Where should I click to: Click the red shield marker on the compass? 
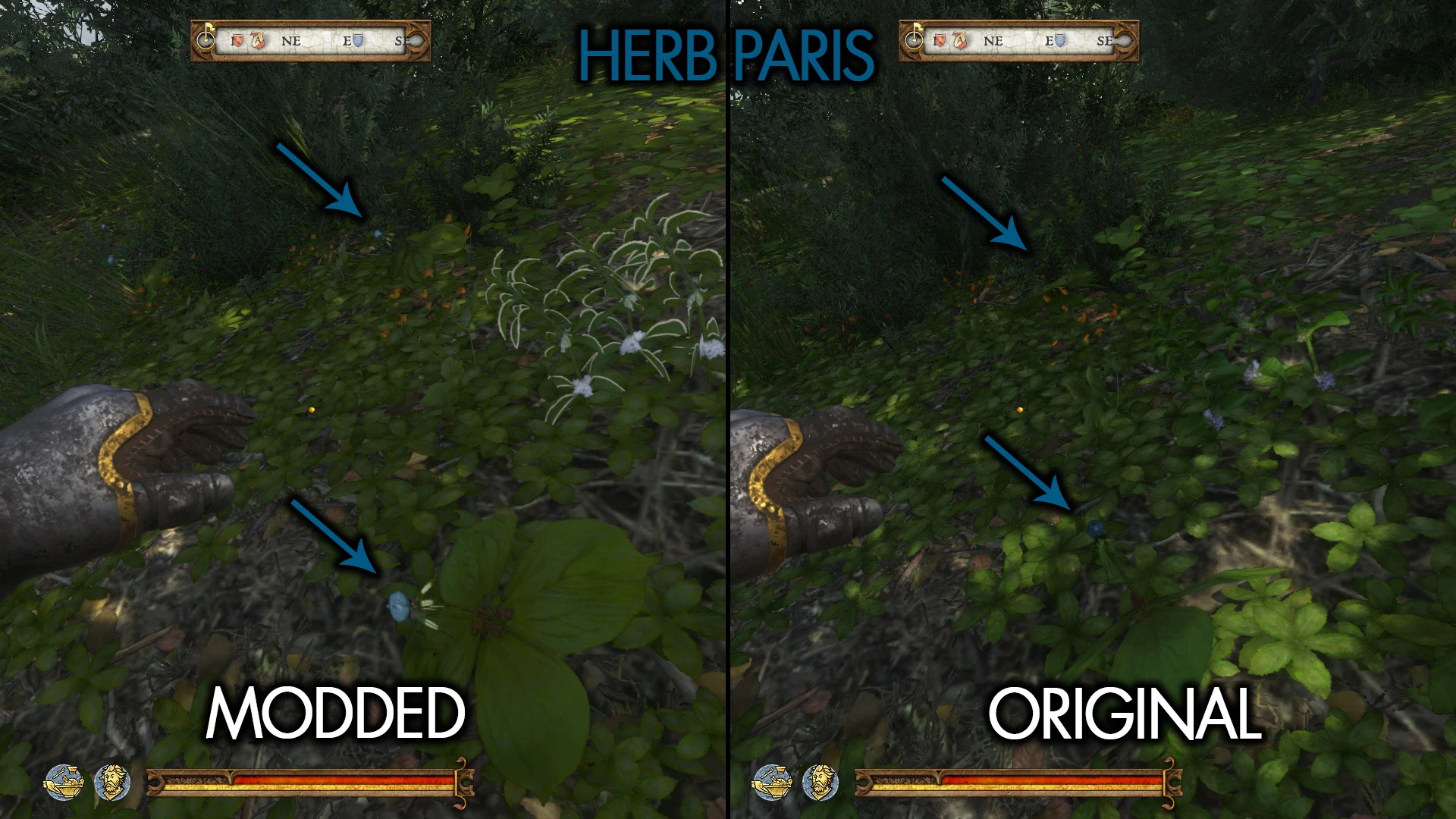click(237, 39)
